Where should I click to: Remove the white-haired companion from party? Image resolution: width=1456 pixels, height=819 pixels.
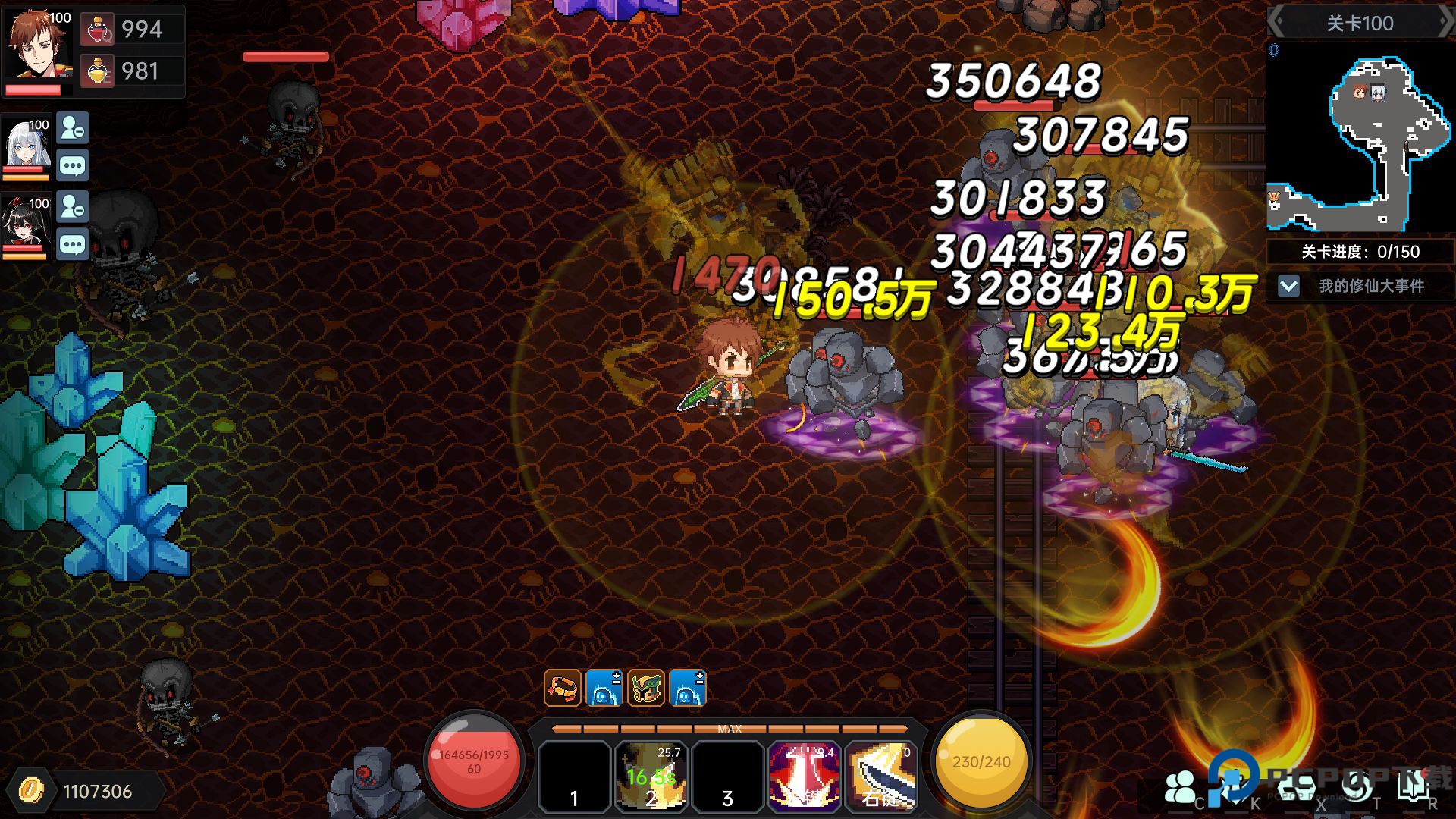pos(73,128)
